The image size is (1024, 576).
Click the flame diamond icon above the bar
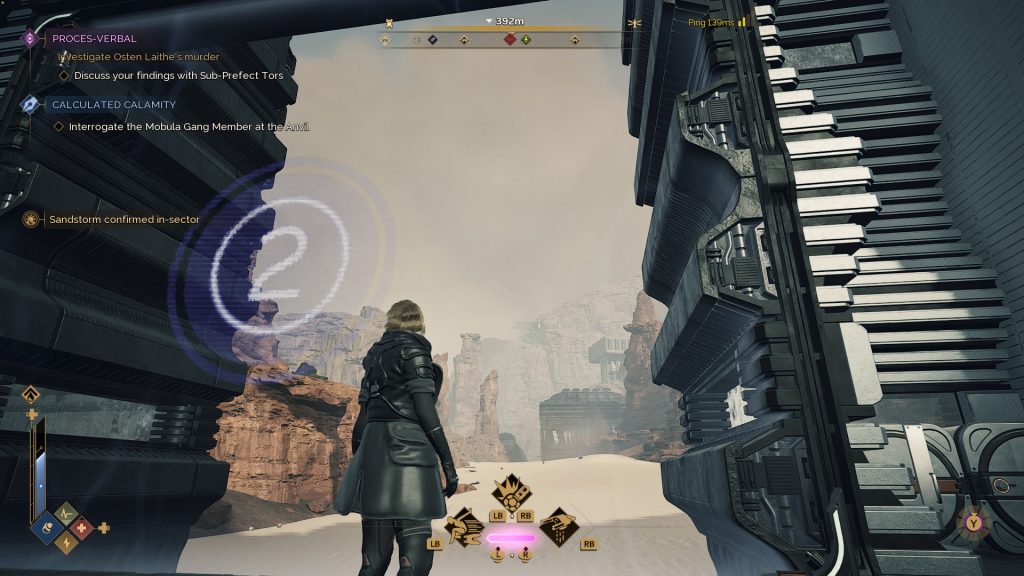[32, 394]
